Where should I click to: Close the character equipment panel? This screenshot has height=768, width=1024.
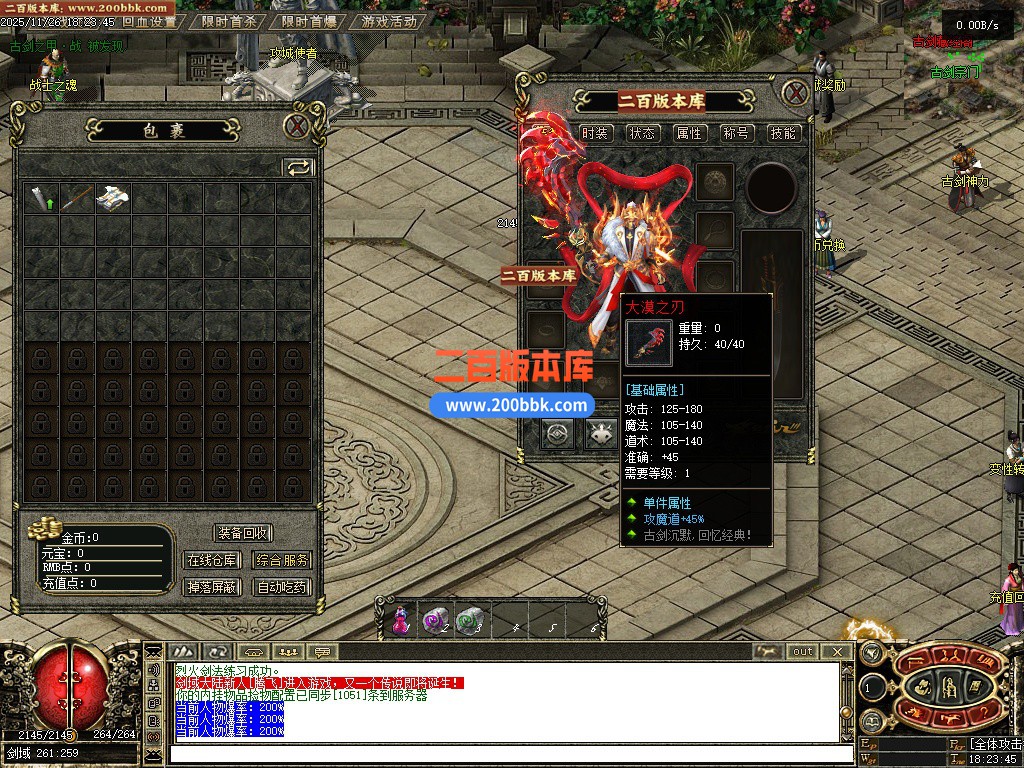pos(795,93)
